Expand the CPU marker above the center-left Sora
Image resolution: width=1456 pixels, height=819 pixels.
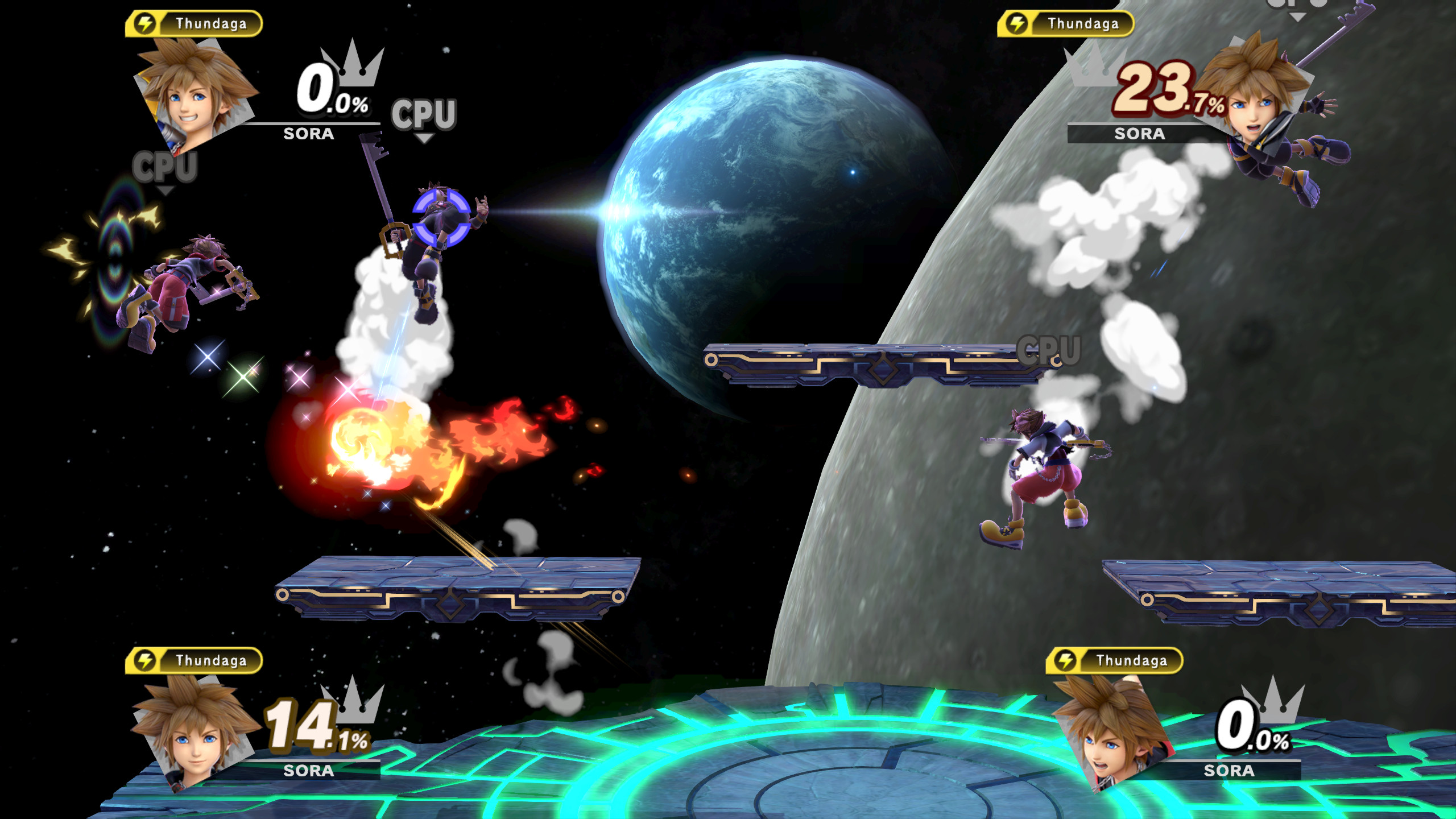[423, 114]
